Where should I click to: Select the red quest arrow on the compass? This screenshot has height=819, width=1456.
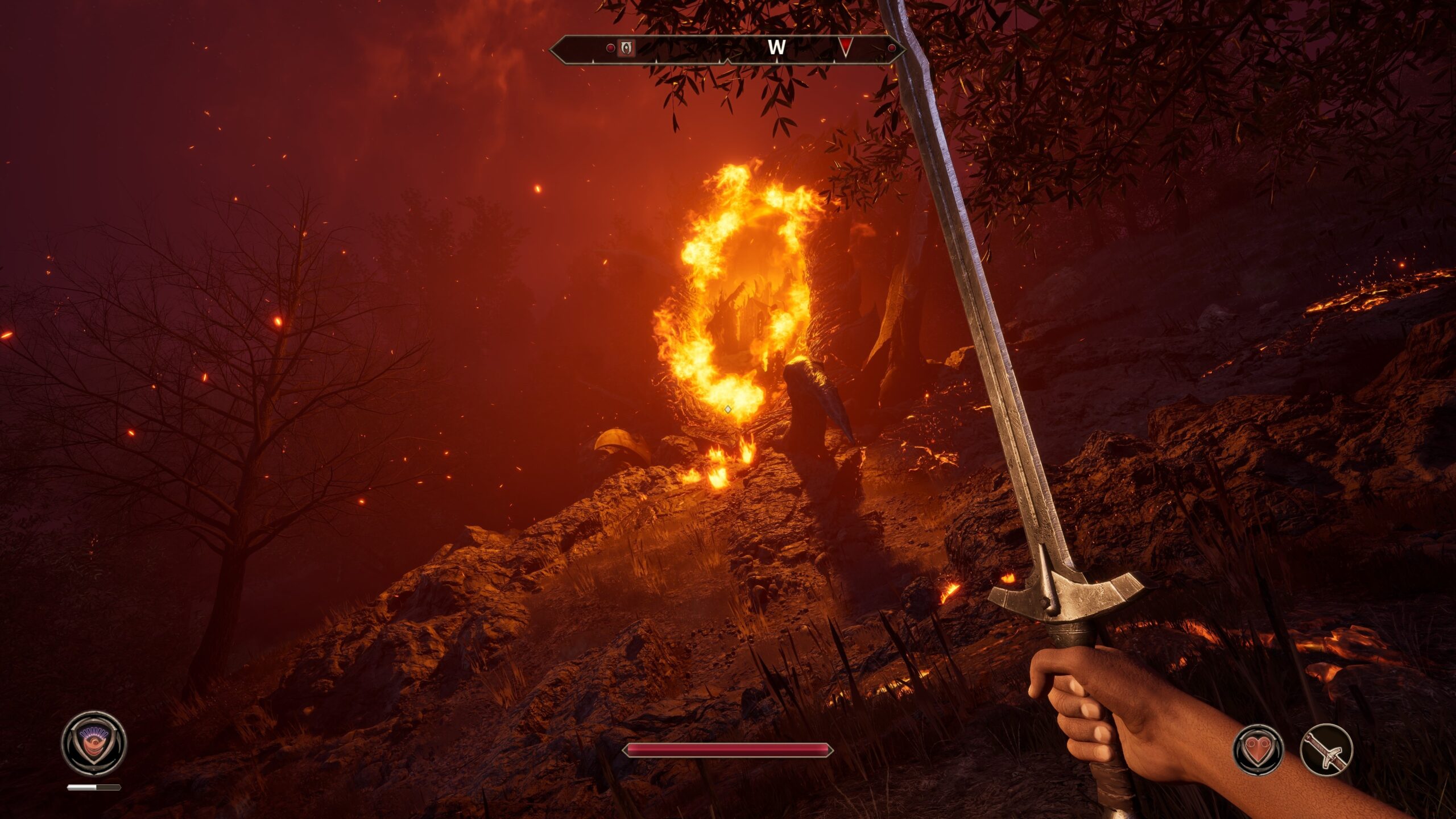click(846, 47)
